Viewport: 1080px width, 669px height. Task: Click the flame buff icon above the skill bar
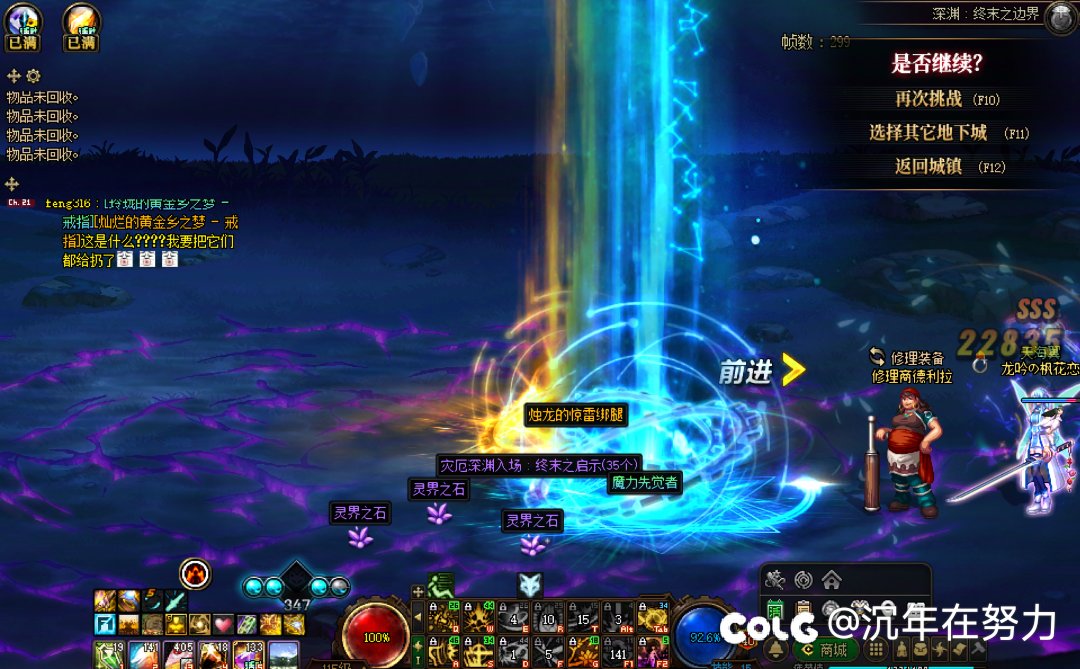coord(195,573)
